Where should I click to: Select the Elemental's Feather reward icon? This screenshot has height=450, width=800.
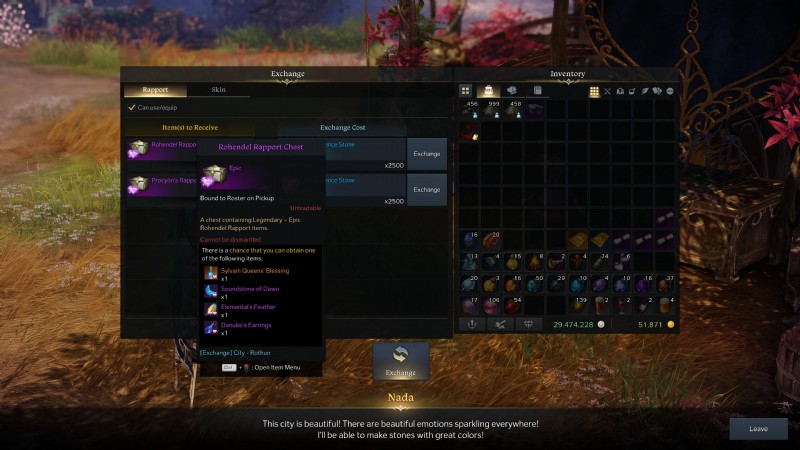point(211,308)
